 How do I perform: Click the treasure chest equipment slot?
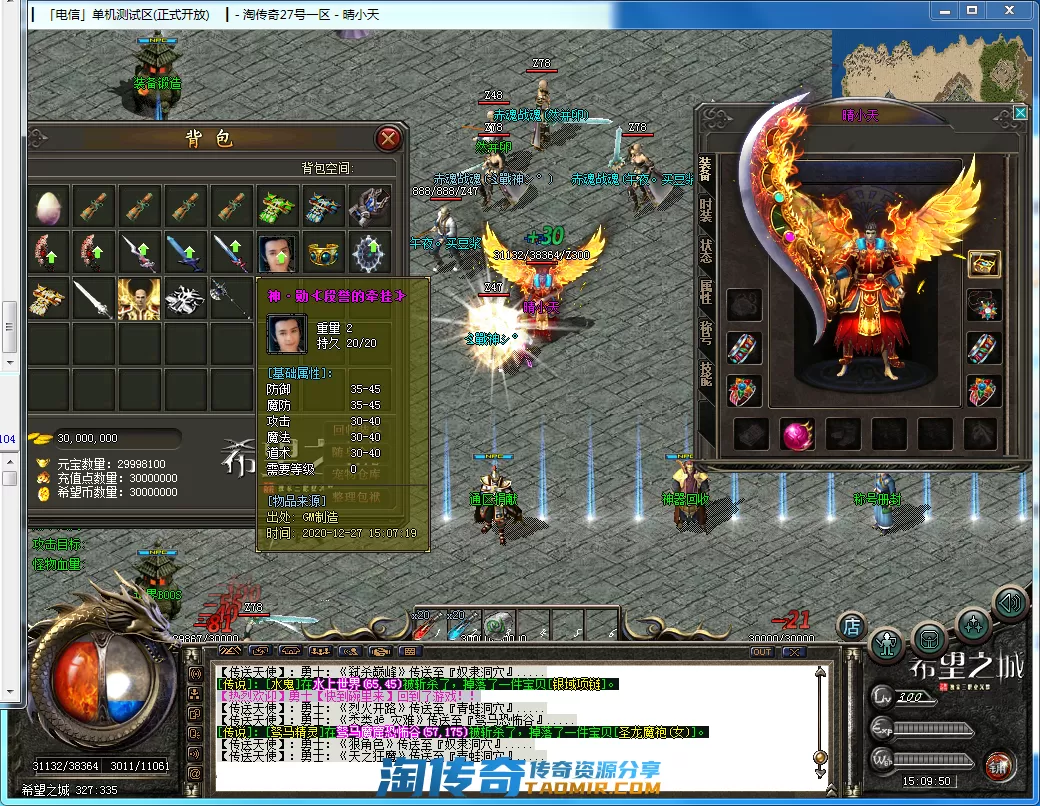pyautogui.click(x=984, y=263)
